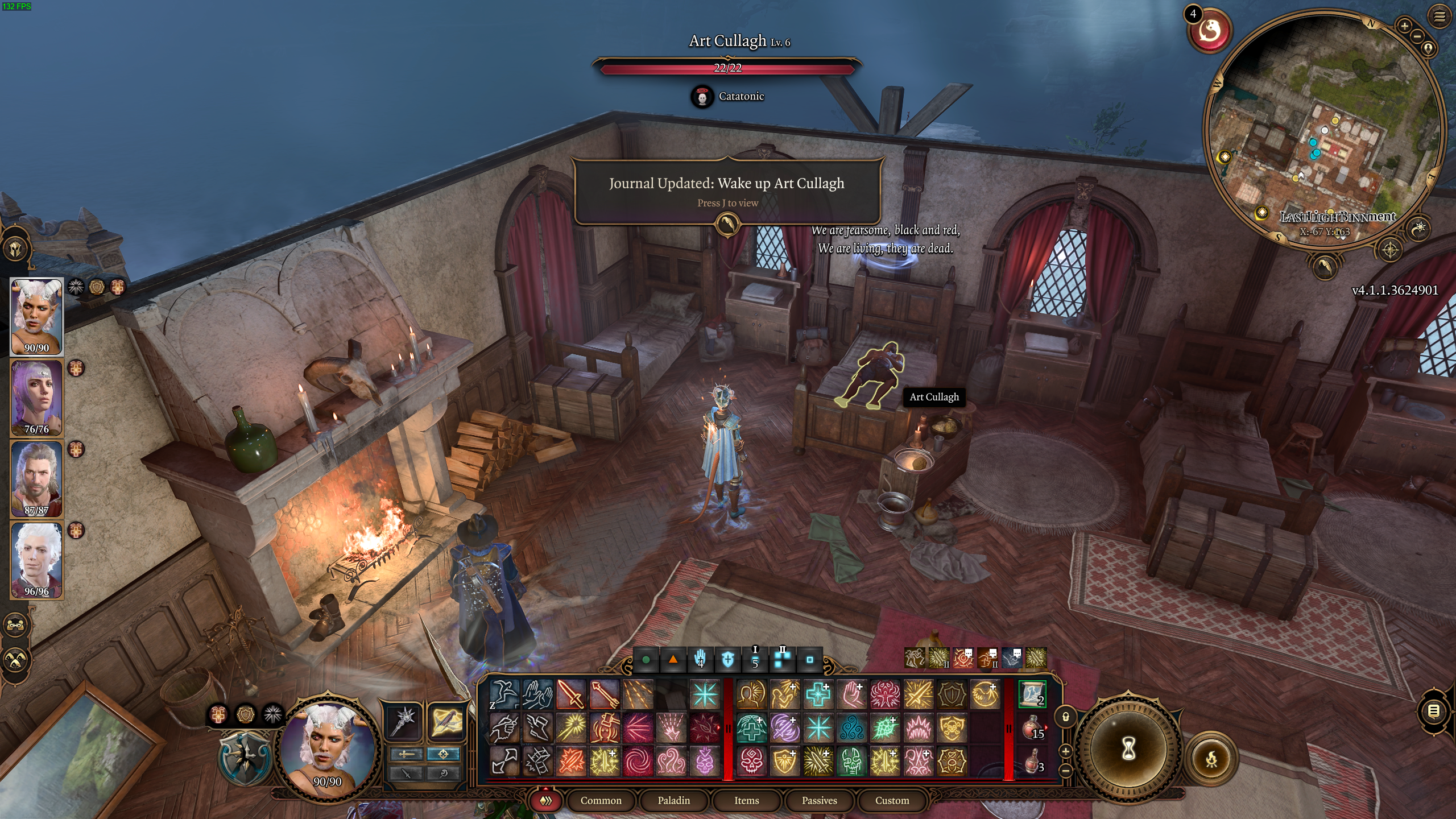This screenshot has height=819, width=1456.
Task: Click the End Turn hourglass button
Action: click(1128, 749)
